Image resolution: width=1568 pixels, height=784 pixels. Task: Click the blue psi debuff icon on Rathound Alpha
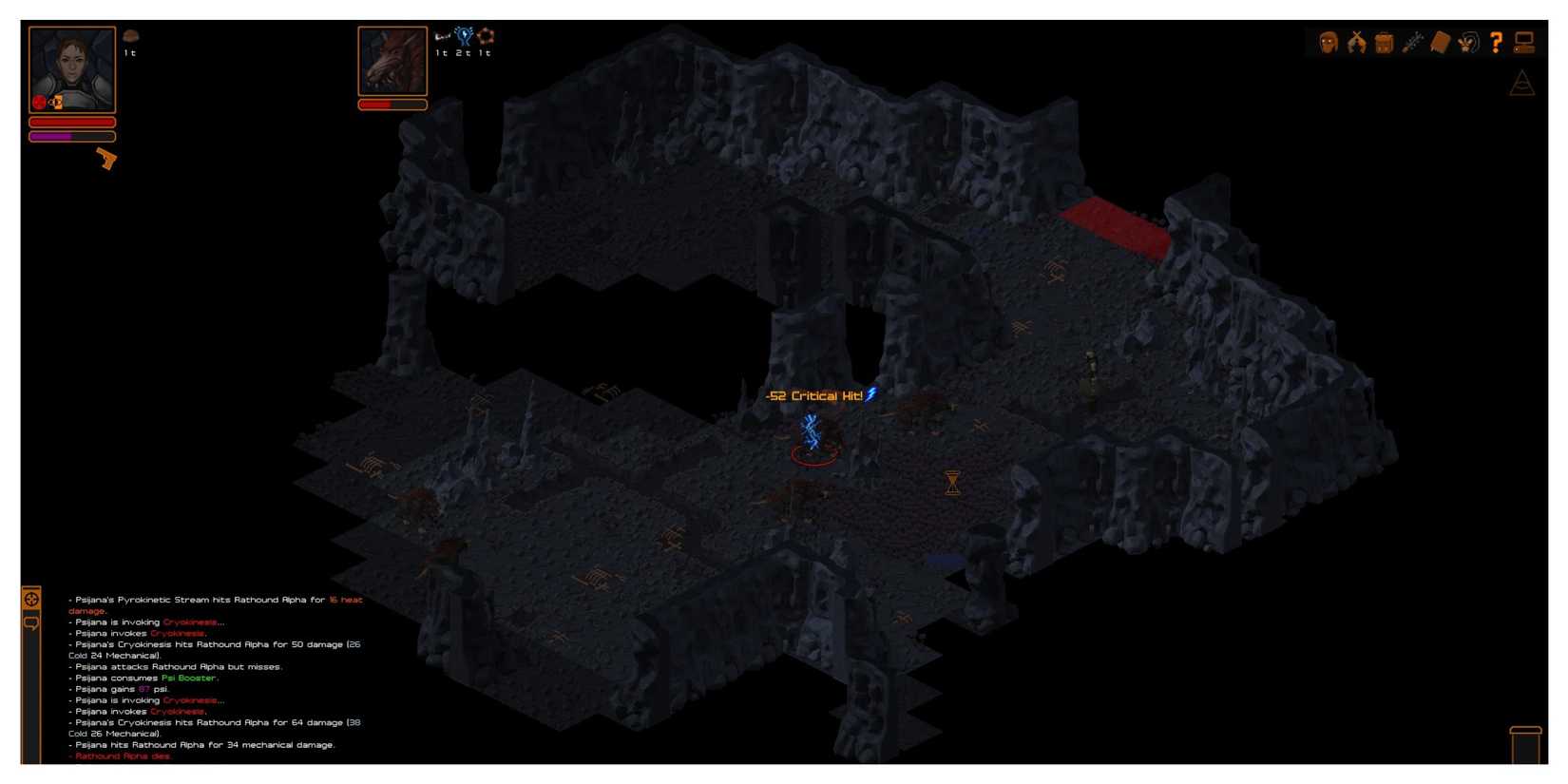464,34
